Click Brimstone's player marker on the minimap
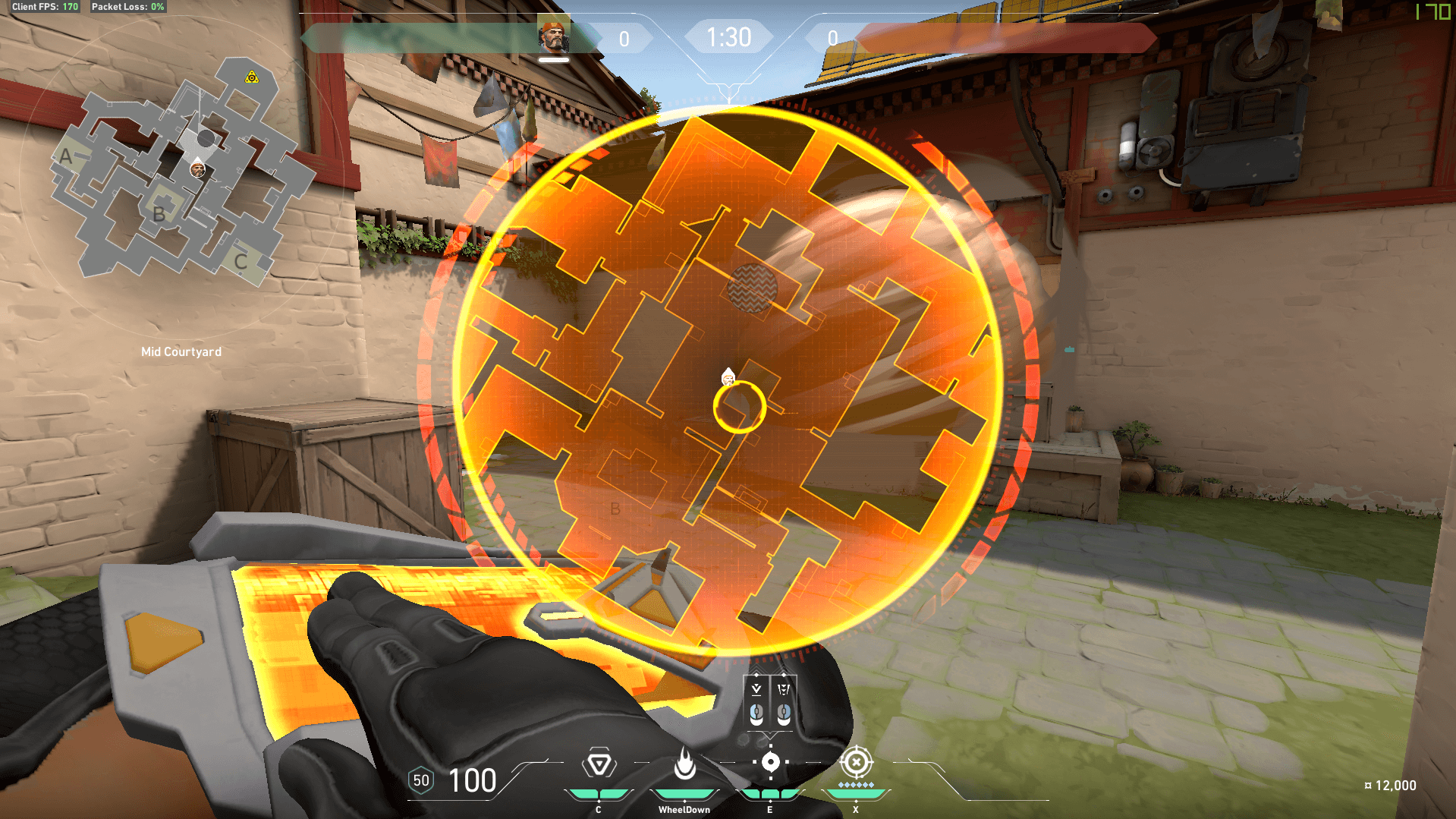 pyautogui.click(x=197, y=170)
